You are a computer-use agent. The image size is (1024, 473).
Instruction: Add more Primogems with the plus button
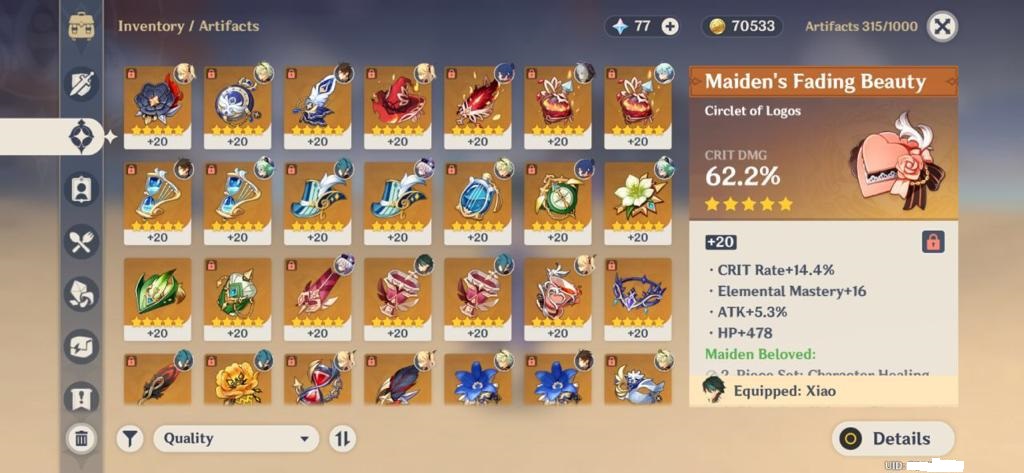point(670,27)
